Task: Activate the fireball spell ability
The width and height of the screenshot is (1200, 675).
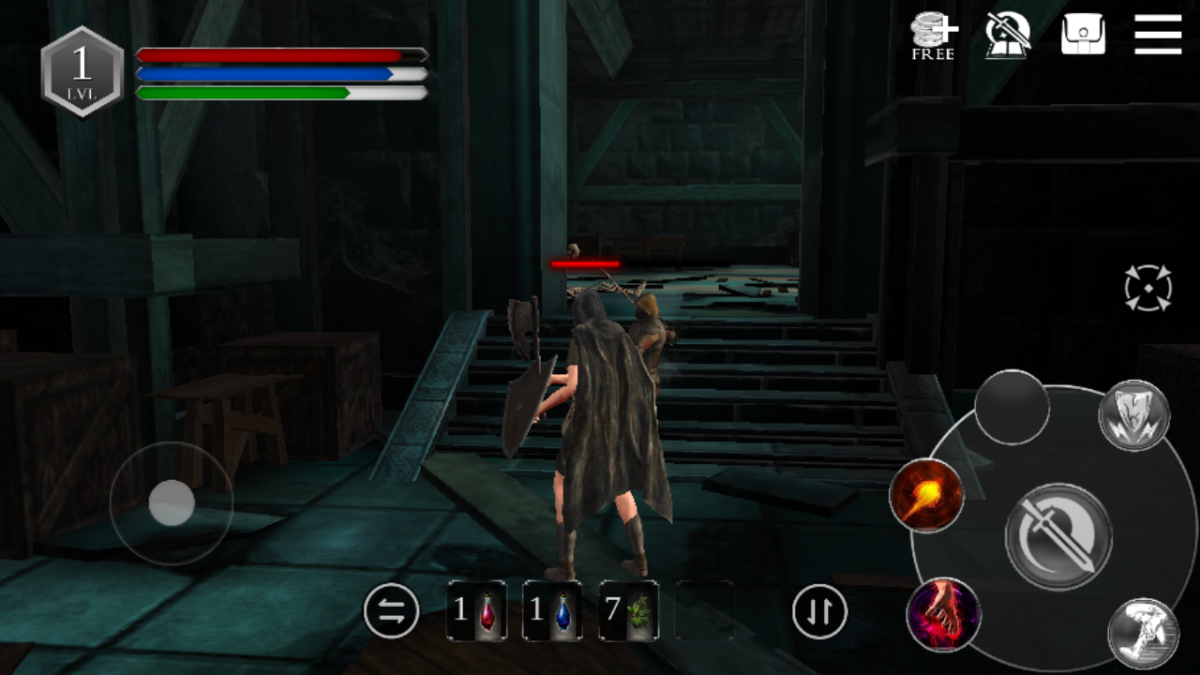Action: pos(926,495)
